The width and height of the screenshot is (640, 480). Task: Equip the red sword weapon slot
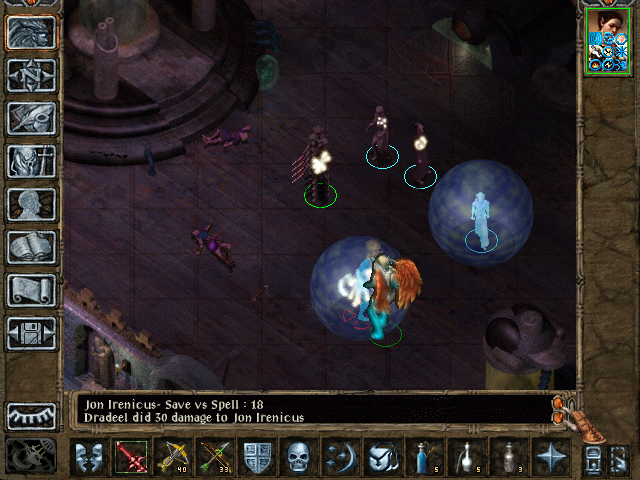coord(131,458)
